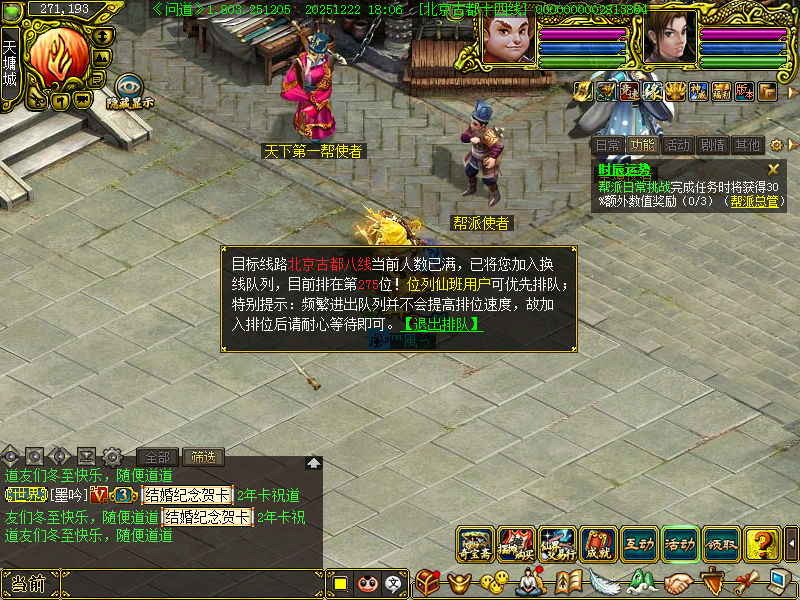Viewport: 800px width, 600px height.
Task: Open the 成就 achievements panel
Action: tap(599, 545)
